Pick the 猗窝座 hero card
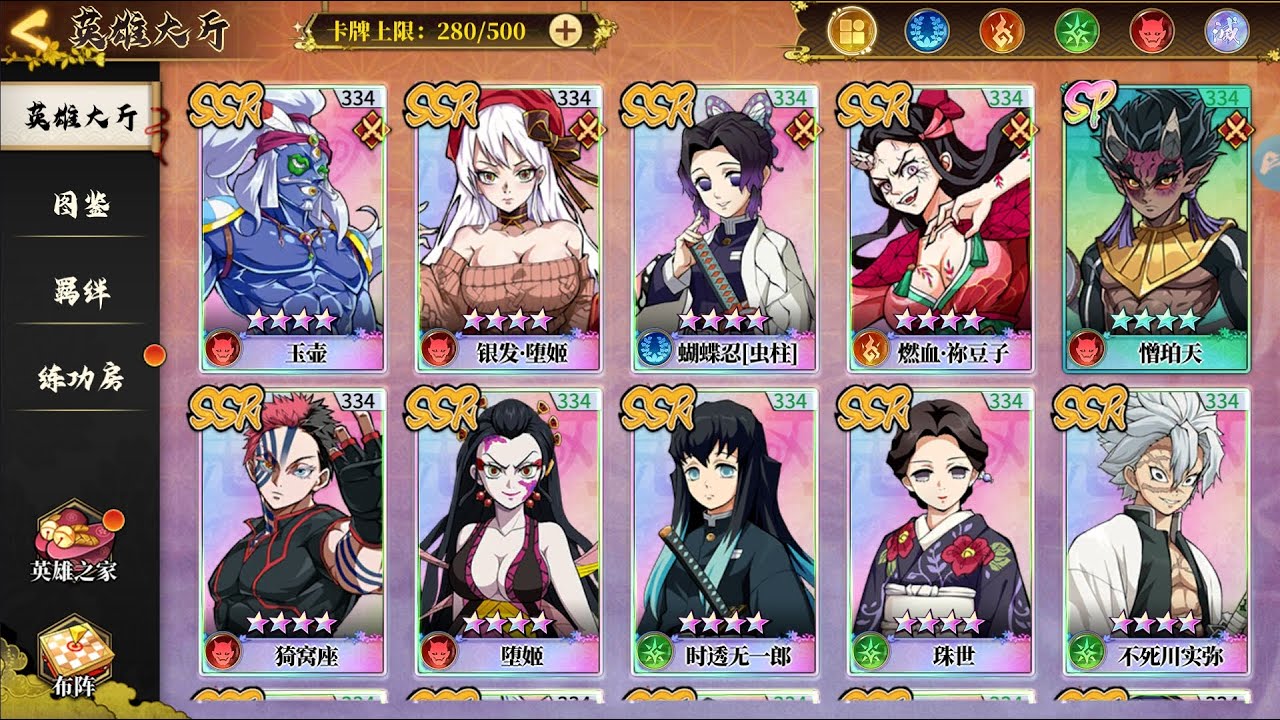The height and width of the screenshot is (720, 1280). (293, 530)
